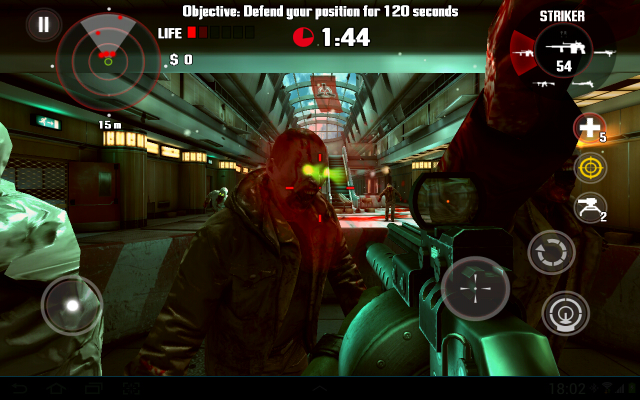Toggle iron sights aim button
This screenshot has height=400, width=640.
[565, 314]
